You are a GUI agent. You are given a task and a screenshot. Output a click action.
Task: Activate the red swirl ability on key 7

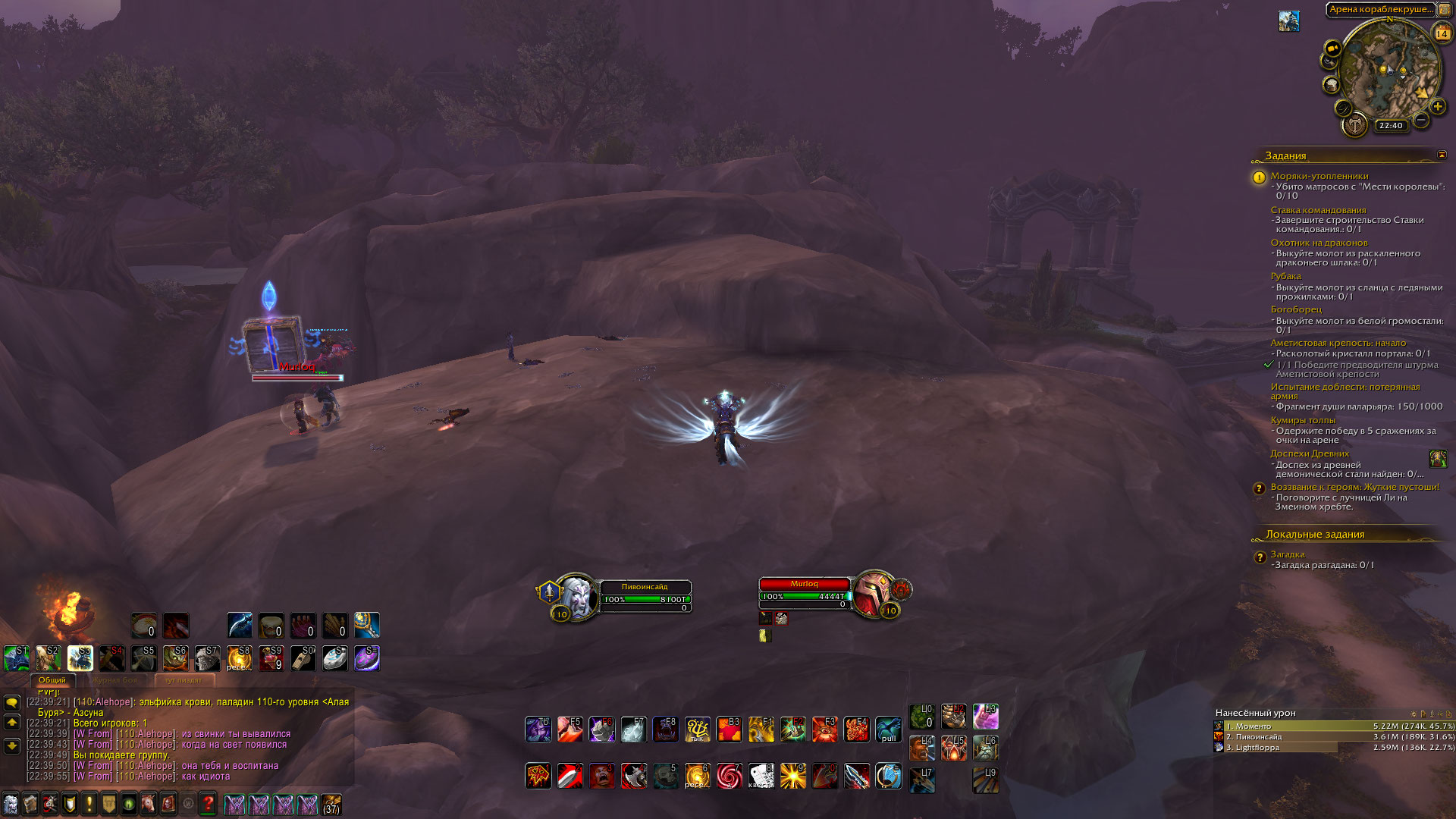(729, 776)
